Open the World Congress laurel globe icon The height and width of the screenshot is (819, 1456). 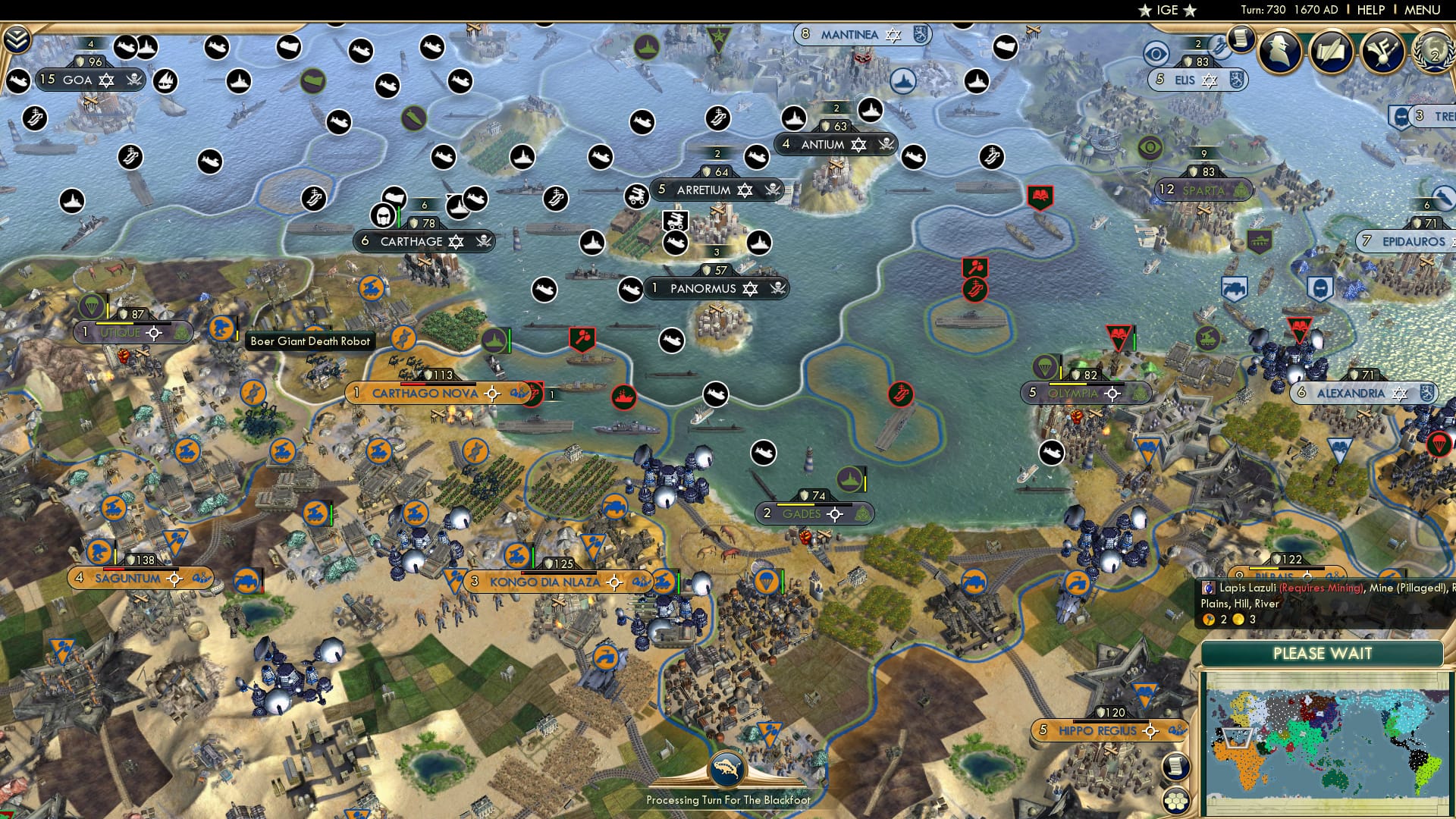pos(1432,53)
